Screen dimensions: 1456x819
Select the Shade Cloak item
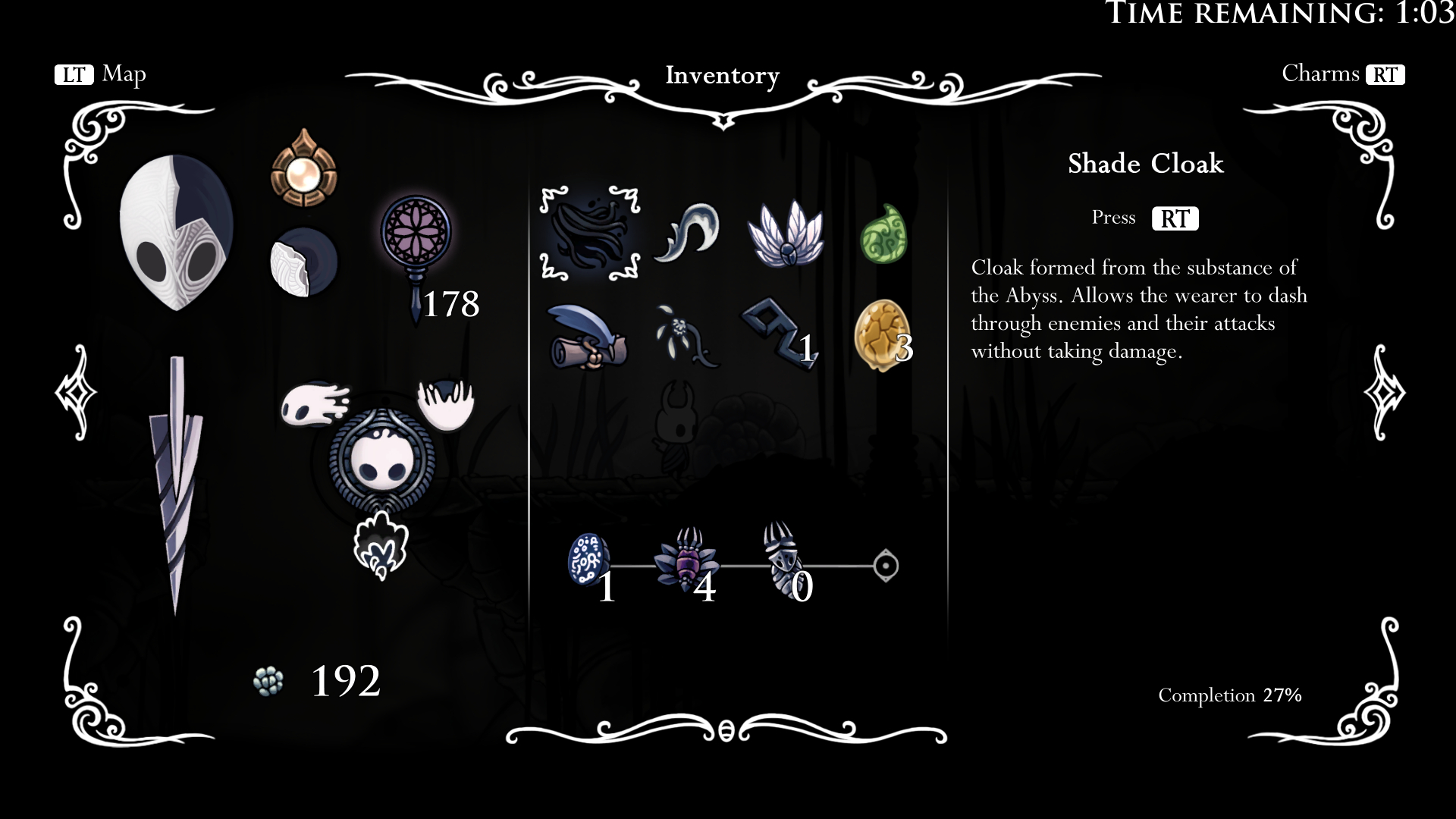point(589,233)
